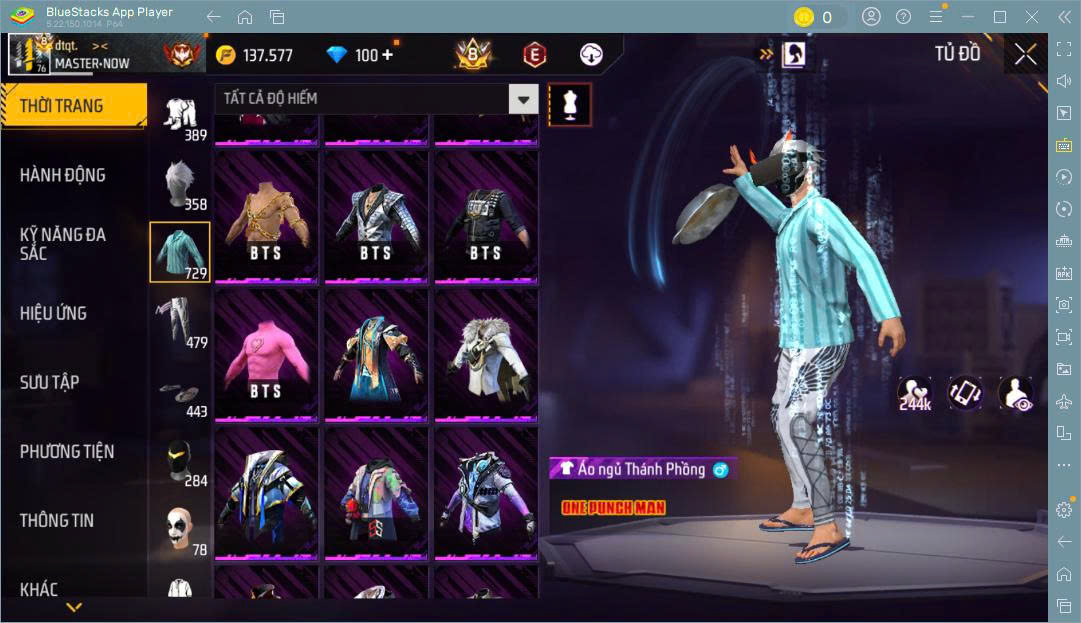Show the THÔNG TIN tab
The height and width of the screenshot is (623, 1081).
click(57, 520)
